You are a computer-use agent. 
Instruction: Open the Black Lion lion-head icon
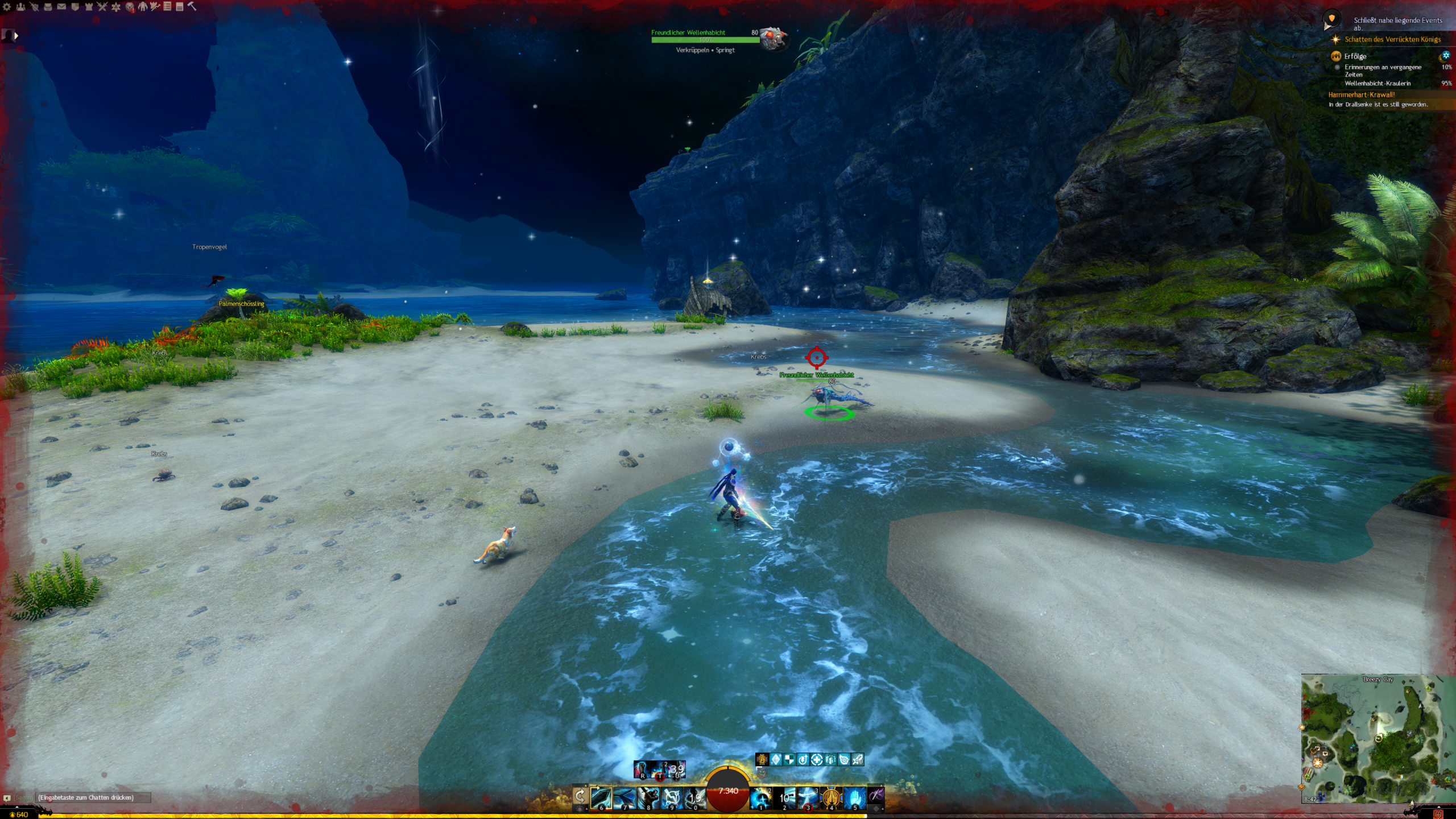130,7
